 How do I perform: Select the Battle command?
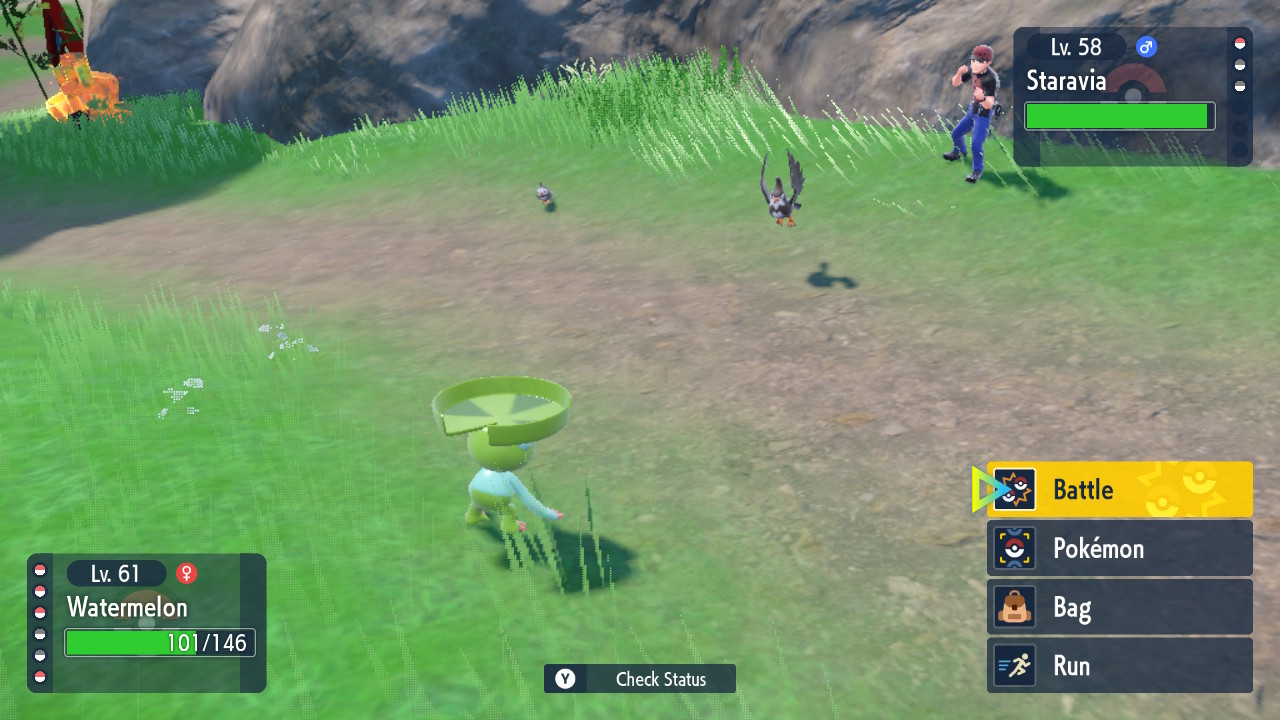click(x=1119, y=490)
